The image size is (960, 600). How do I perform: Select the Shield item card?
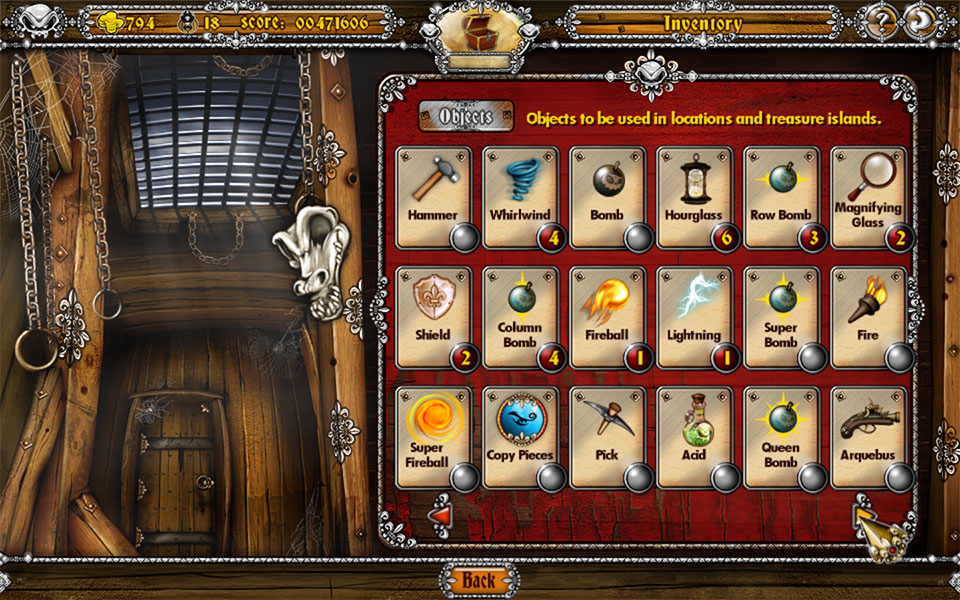(433, 317)
